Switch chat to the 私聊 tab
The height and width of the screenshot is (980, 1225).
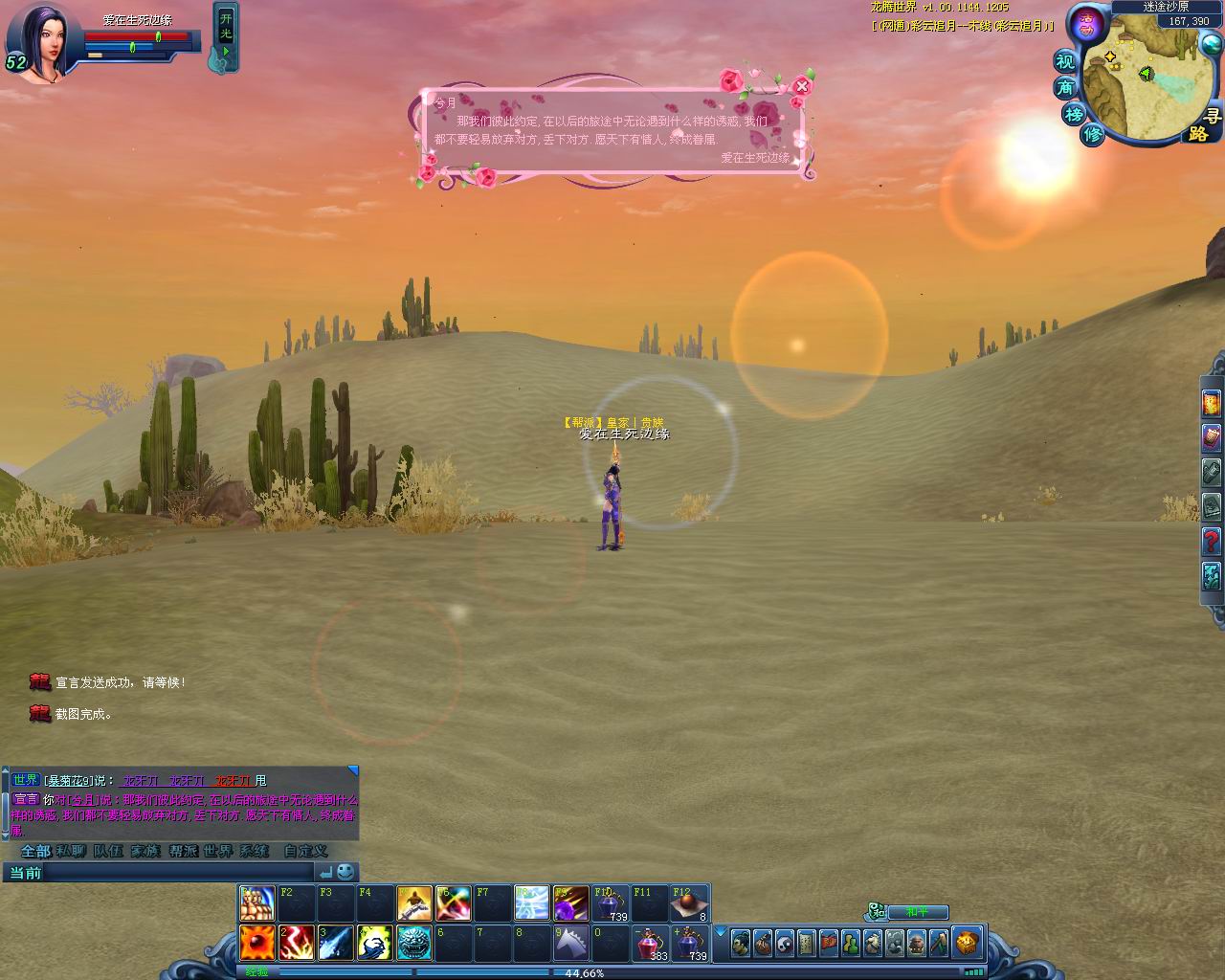(71, 851)
